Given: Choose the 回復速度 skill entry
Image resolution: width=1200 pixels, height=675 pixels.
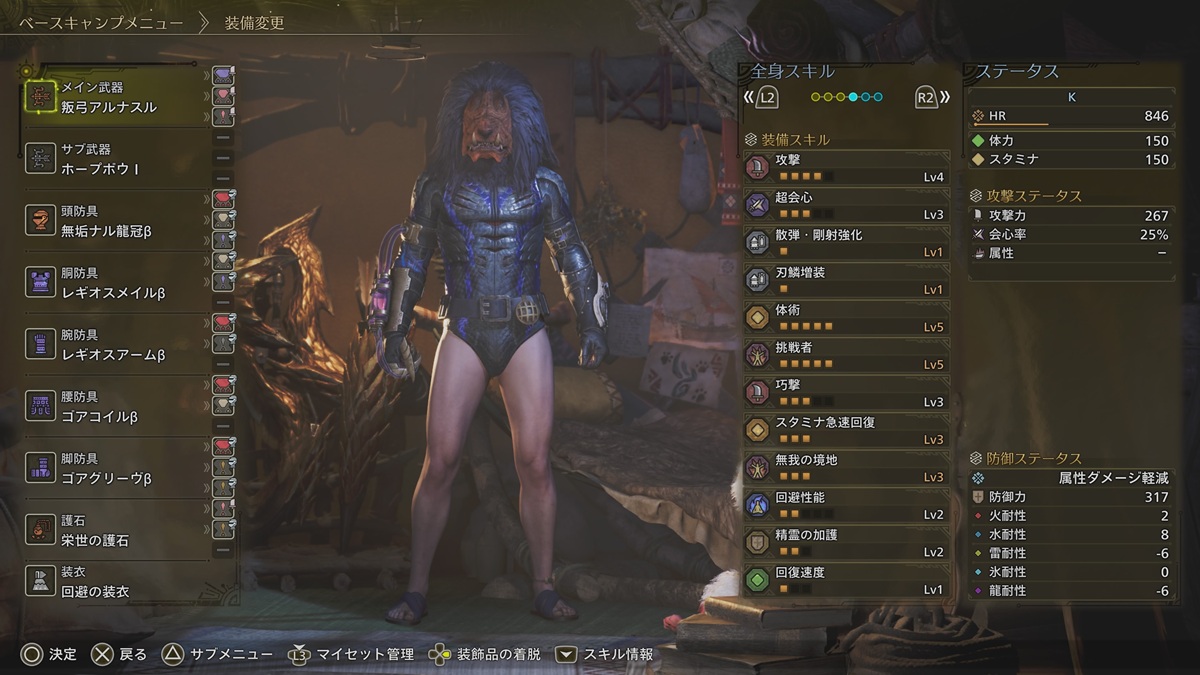Looking at the screenshot, I should [x=846, y=580].
